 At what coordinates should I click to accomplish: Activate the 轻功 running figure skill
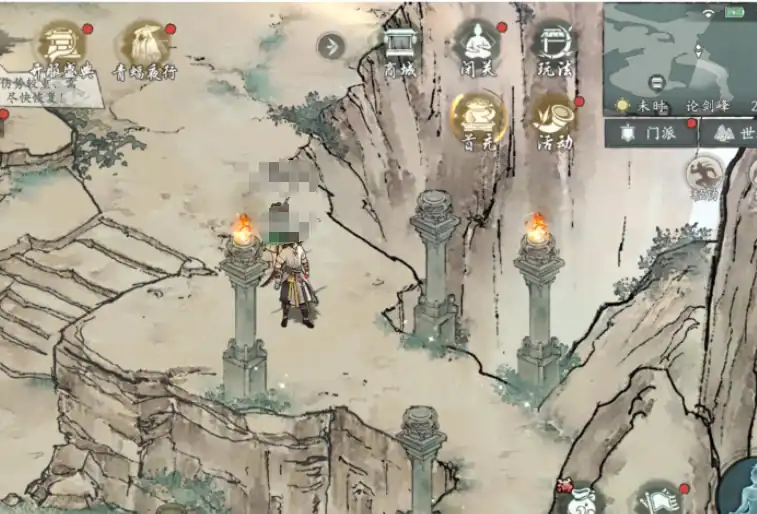click(x=704, y=174)
